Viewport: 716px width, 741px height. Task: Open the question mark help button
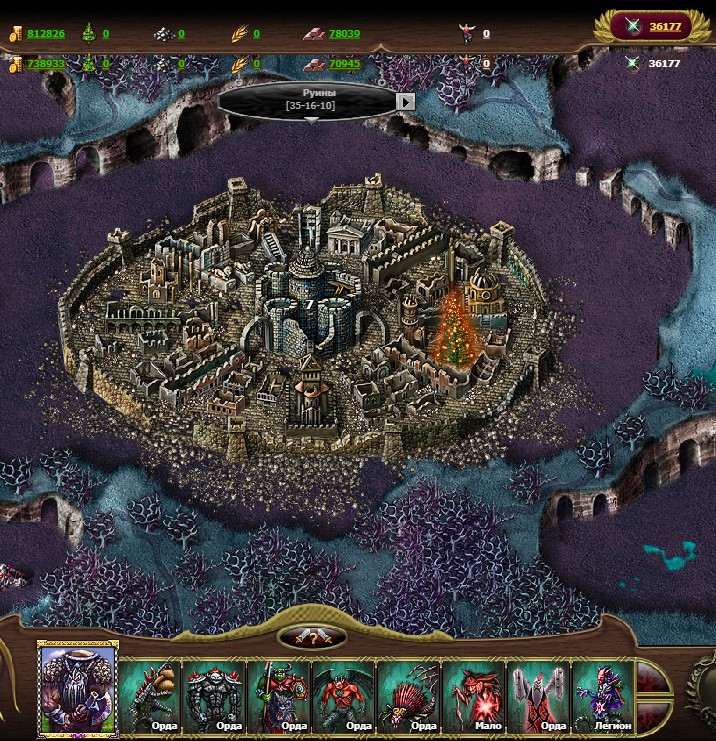pyautogui.click(x=312, y=637)
